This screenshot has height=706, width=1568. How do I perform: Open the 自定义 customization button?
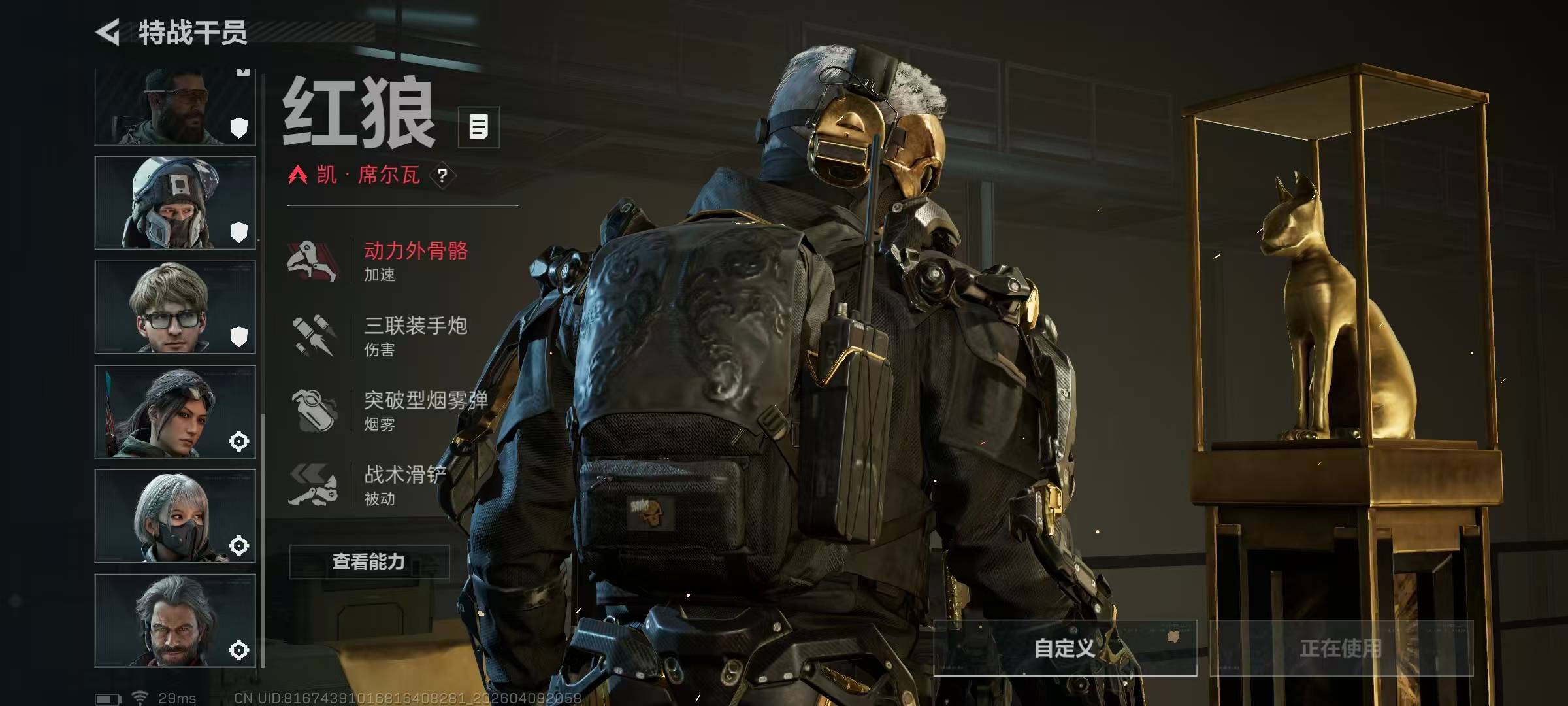click(x=1064, y=648)
